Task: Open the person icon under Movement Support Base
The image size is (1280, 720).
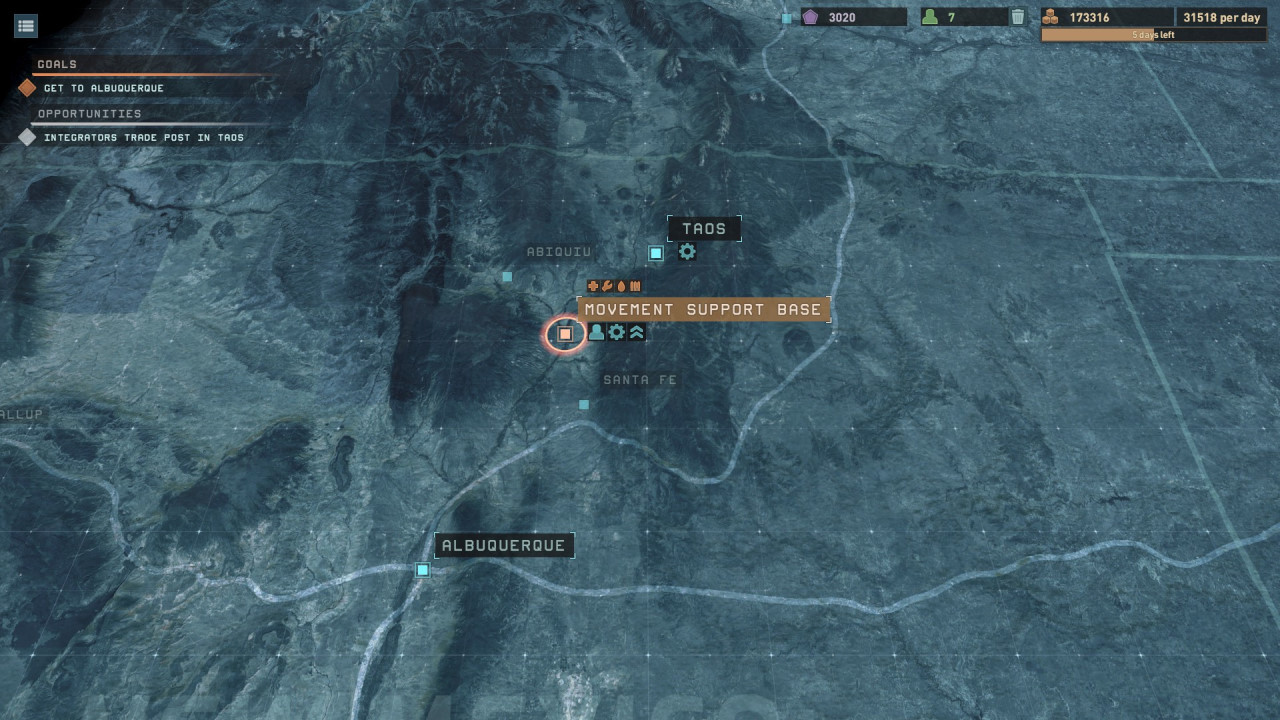Action: [597, 332]
